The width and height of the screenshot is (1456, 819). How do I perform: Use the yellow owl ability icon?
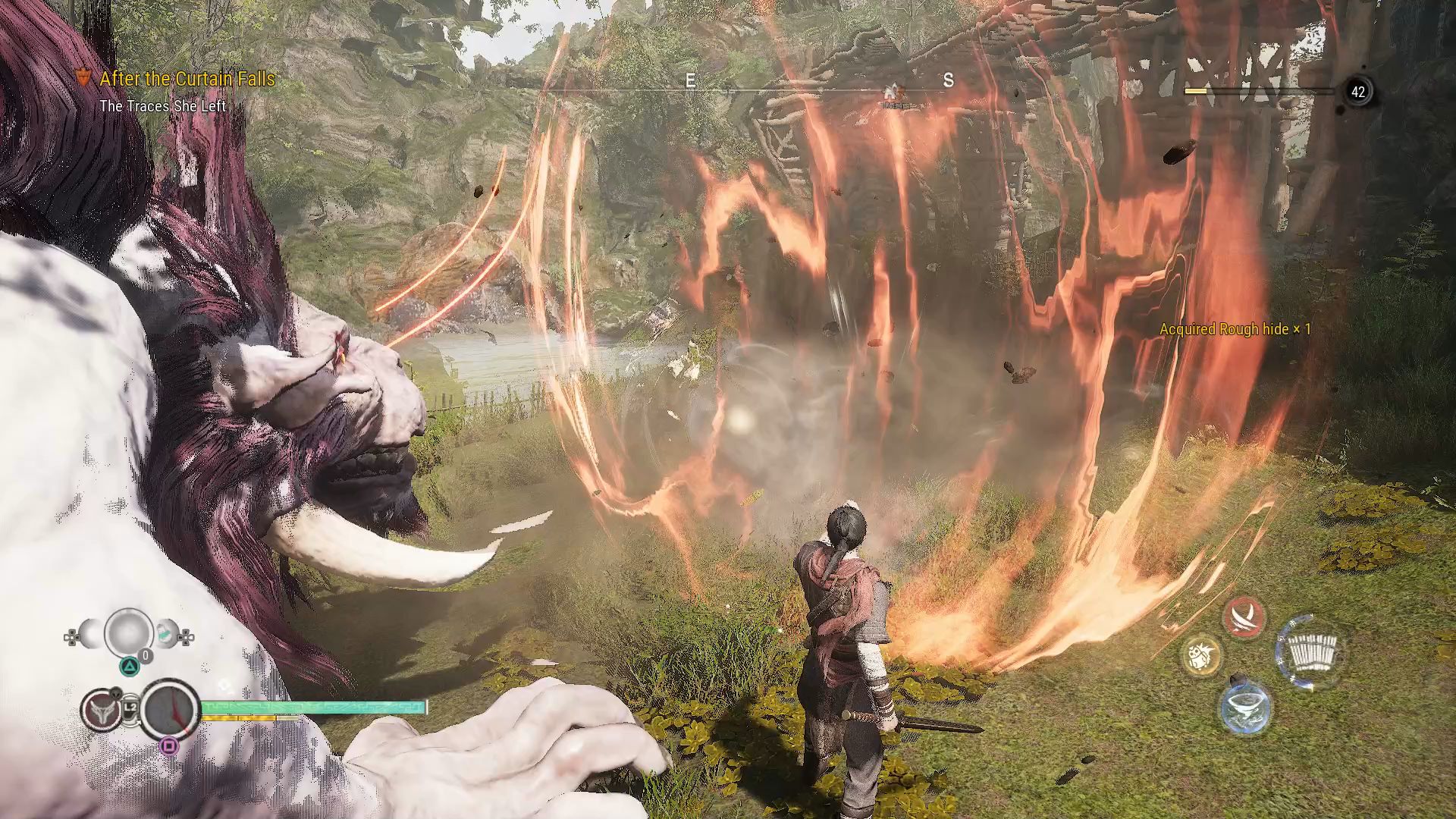[x=1201, y=654]
